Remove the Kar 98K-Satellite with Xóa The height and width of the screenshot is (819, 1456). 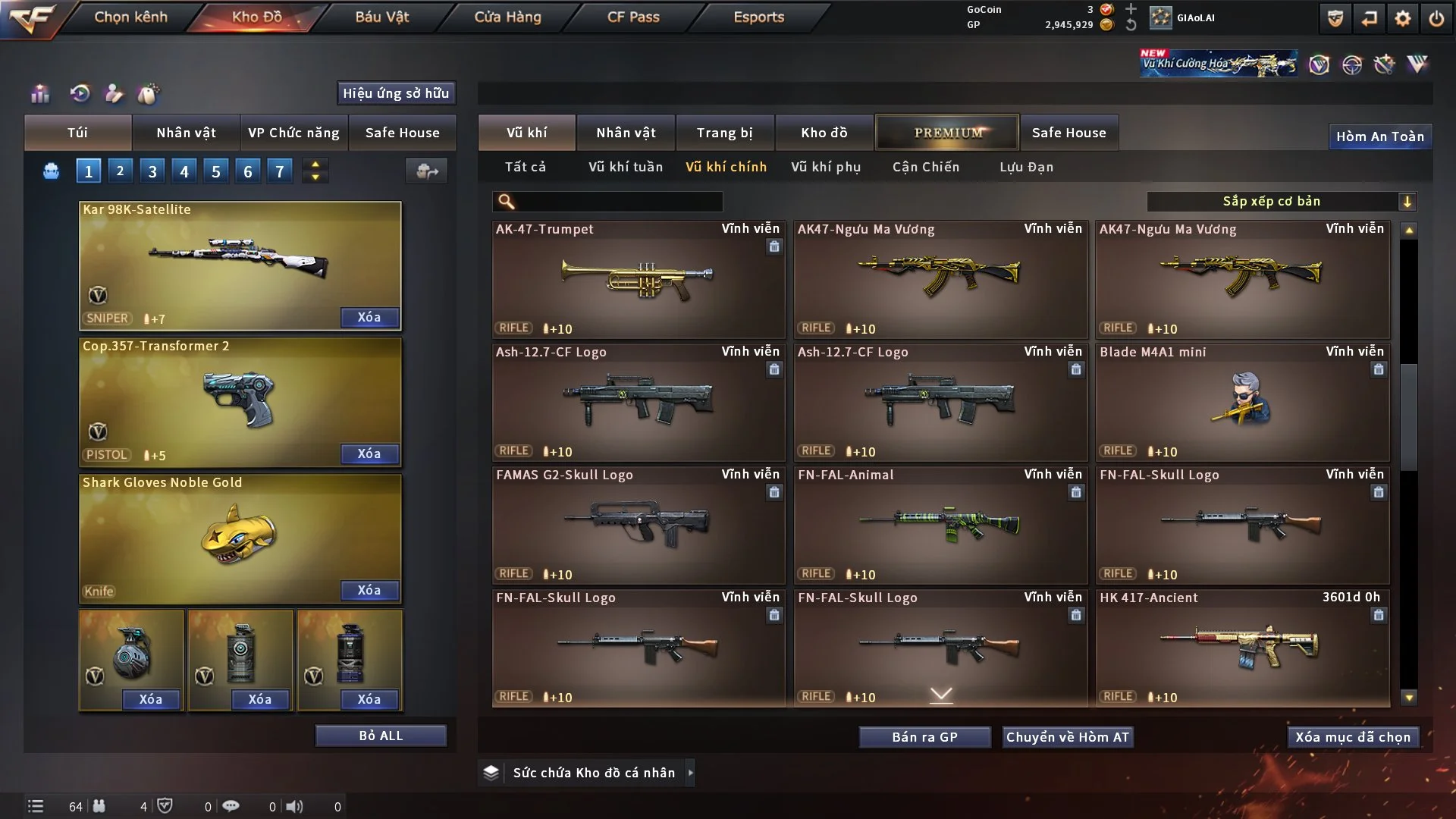coord(369,317)
